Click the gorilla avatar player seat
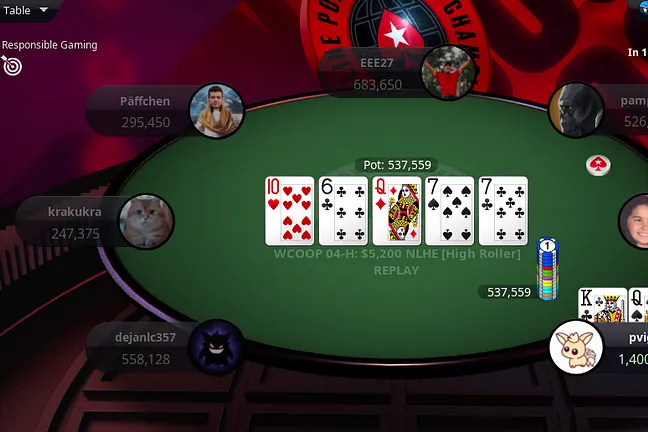This screenshot has height=432, width=648. click(576, 109)
